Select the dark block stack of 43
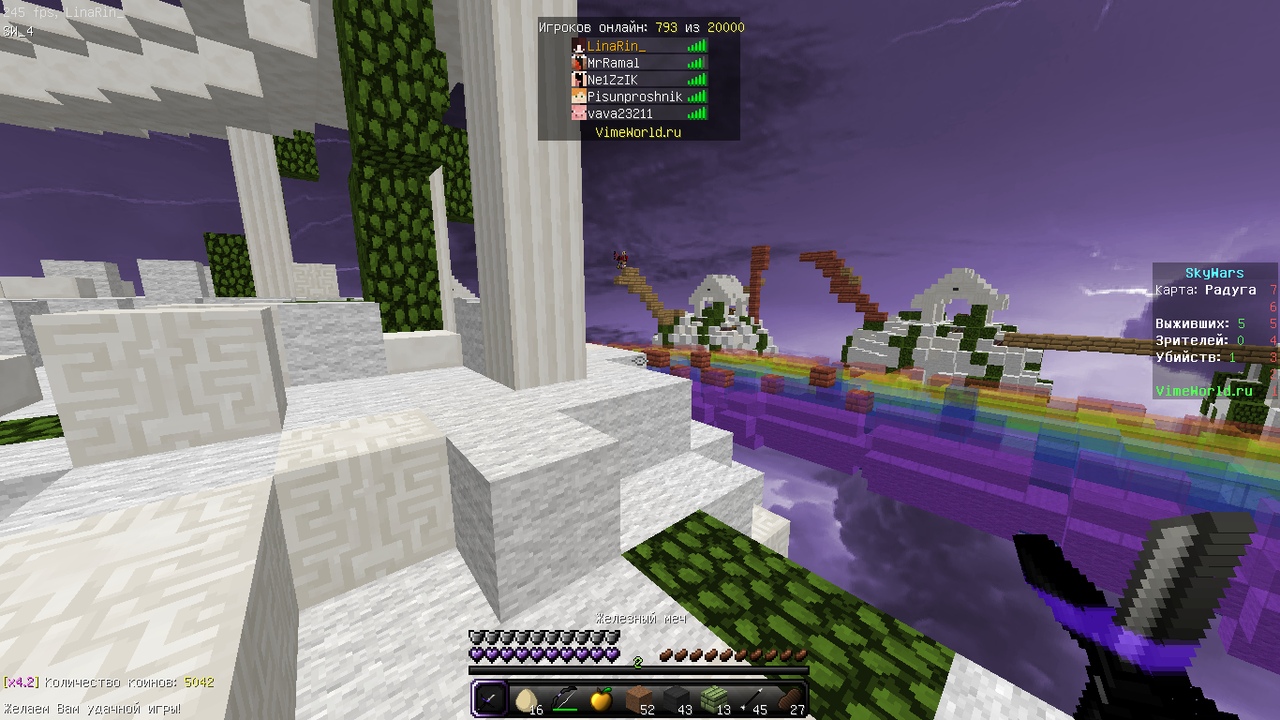1280x720 pixels. (677, 699)
